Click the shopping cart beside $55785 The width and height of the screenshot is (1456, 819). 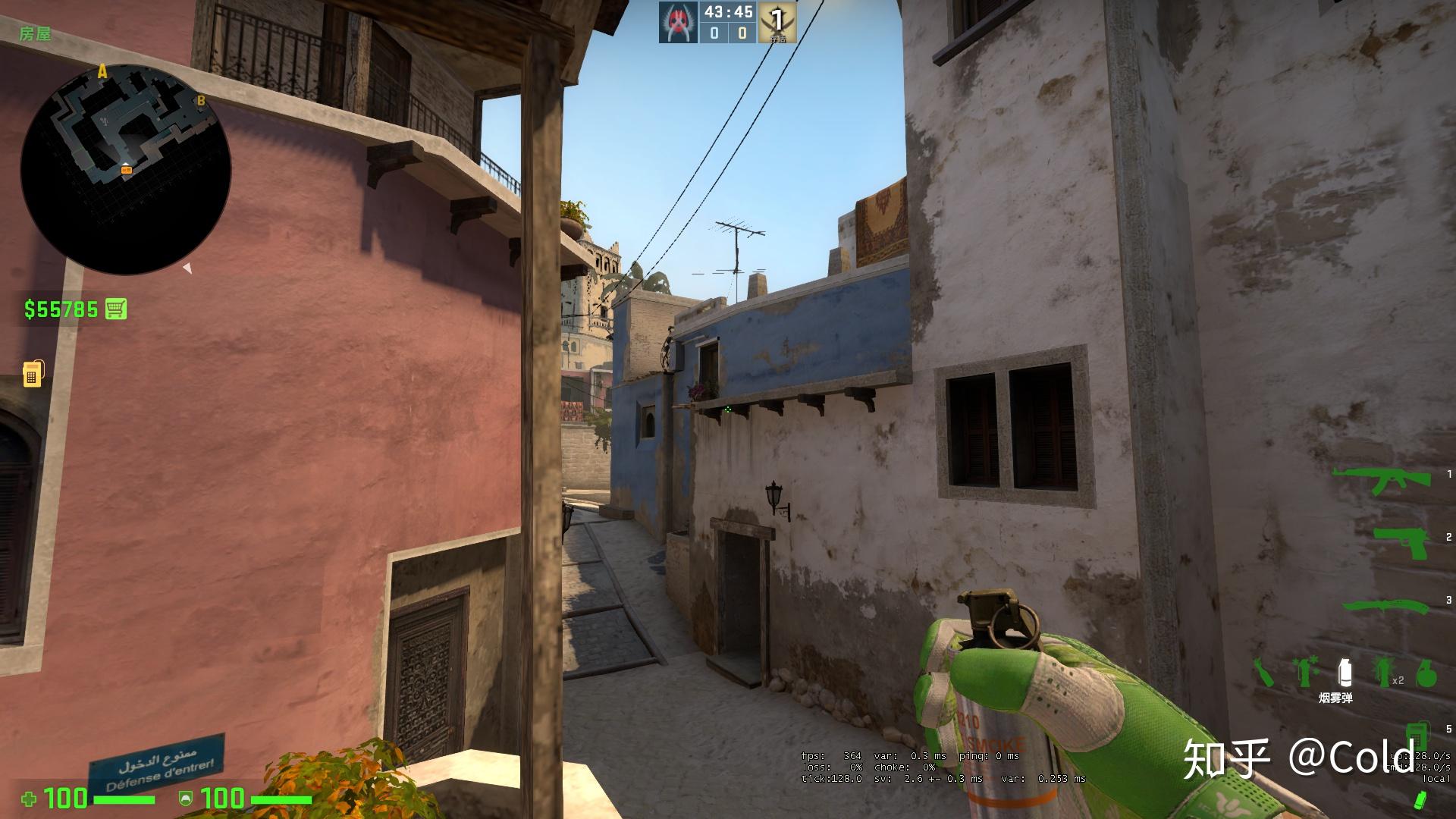click(x=115, y=309)
